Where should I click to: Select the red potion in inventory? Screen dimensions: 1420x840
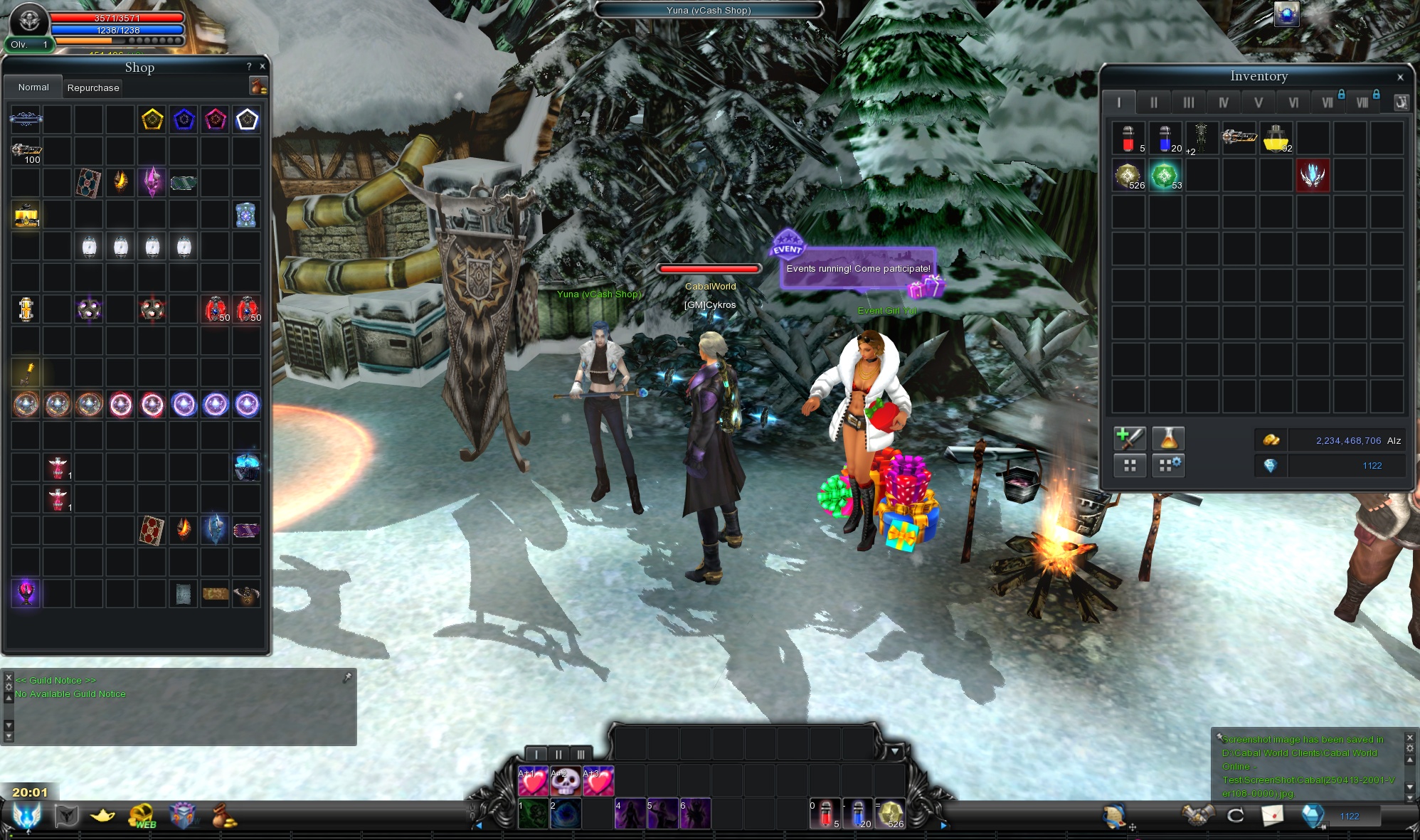pos(1128,138)
